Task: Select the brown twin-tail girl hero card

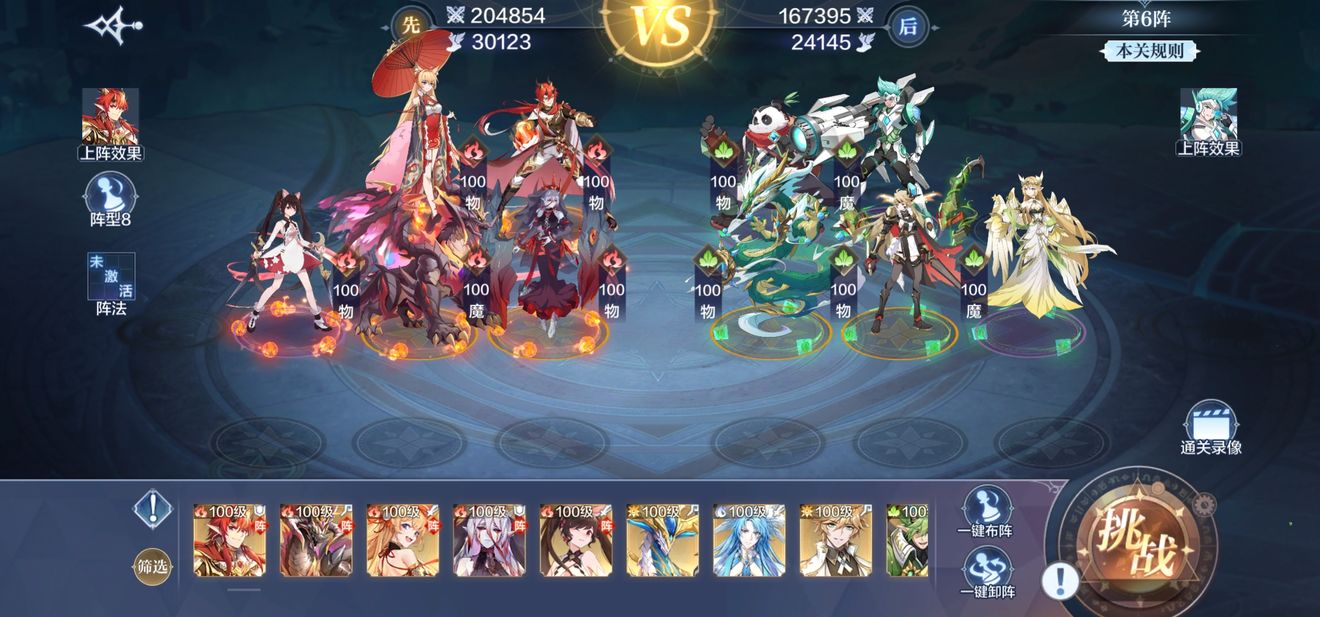Action: pyautogui.click(x=576, y=540)
